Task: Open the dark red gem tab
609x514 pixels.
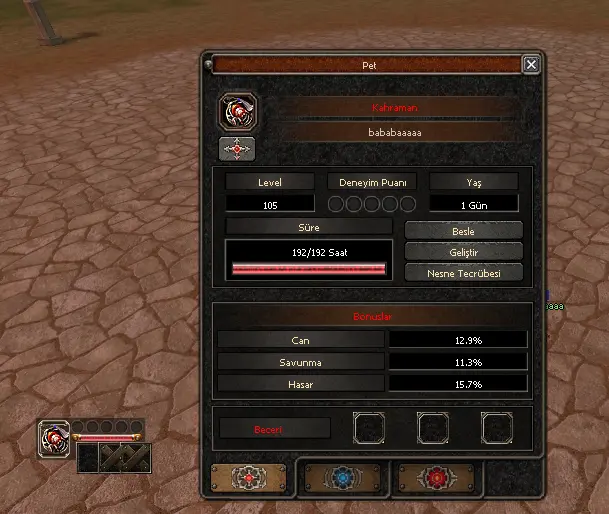Action: [433, 476]
